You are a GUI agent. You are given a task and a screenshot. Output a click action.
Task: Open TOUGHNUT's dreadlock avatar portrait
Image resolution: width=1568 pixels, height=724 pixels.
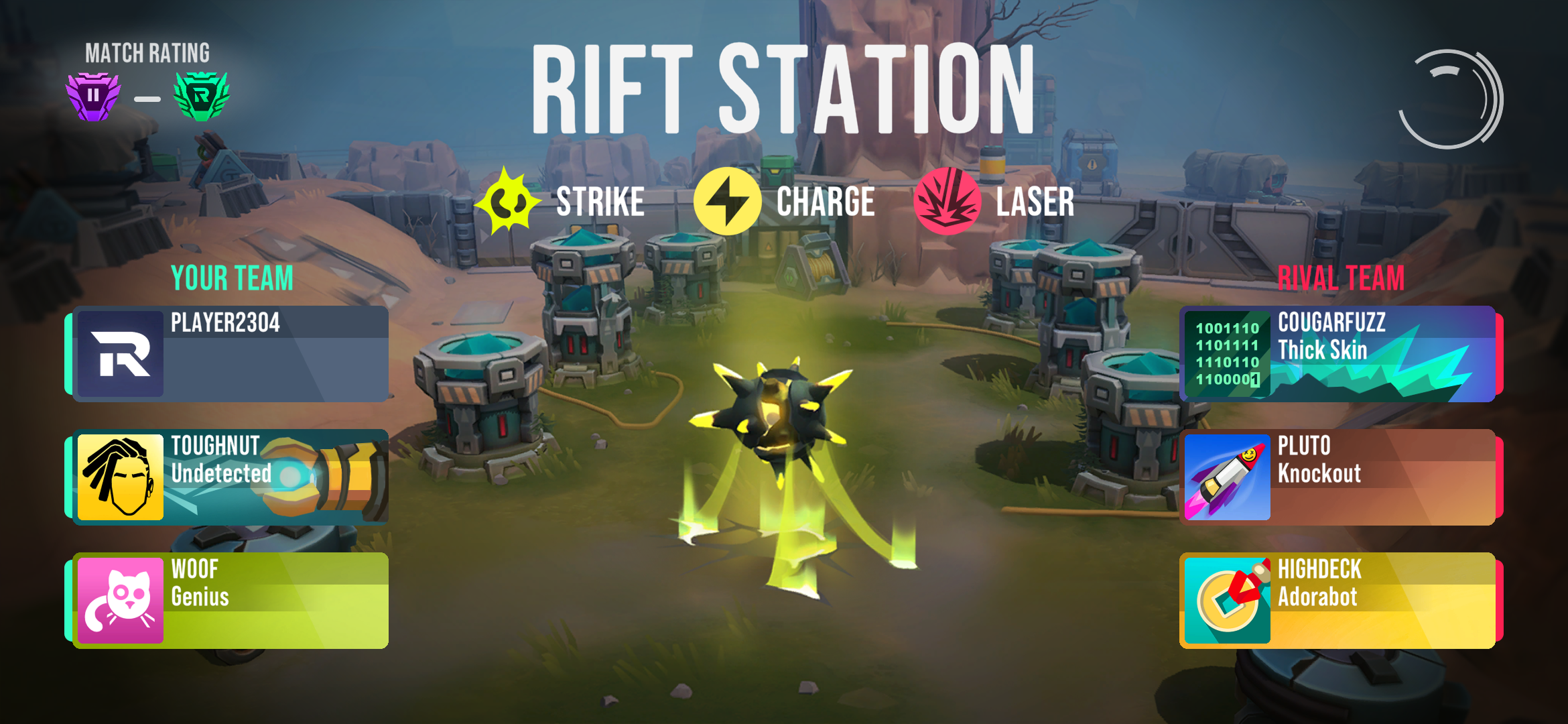(121, 477)
